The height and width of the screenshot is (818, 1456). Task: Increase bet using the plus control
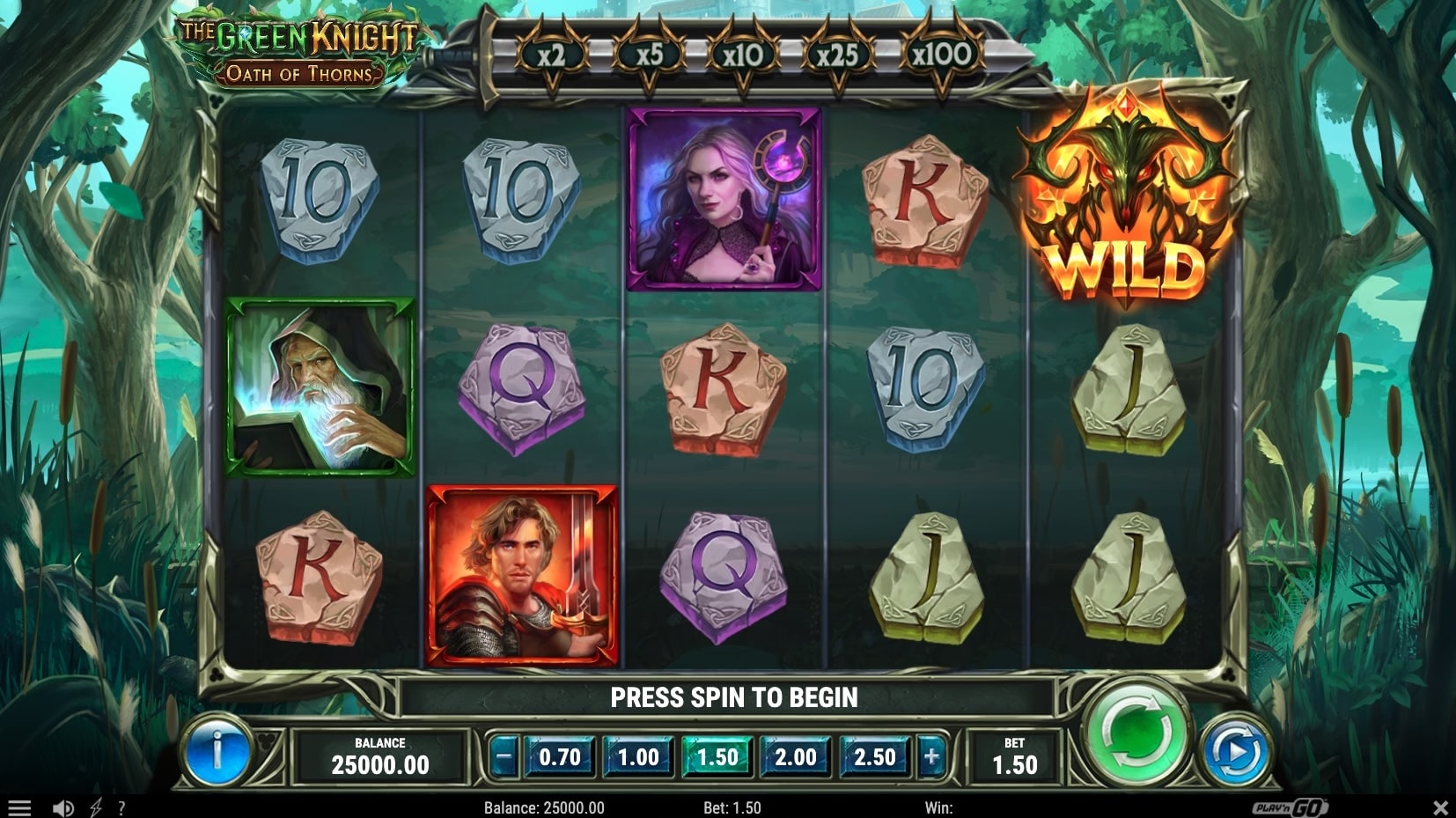(x=932, y=755)
